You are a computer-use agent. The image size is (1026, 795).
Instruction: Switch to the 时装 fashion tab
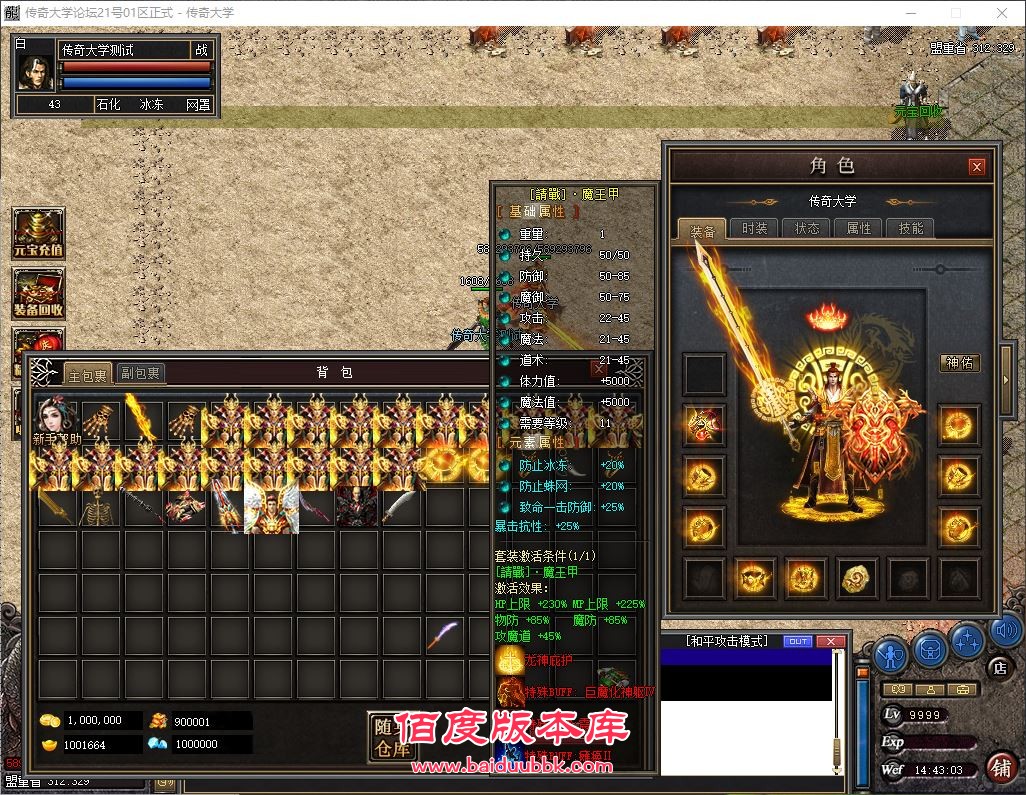tap(754, 228)
